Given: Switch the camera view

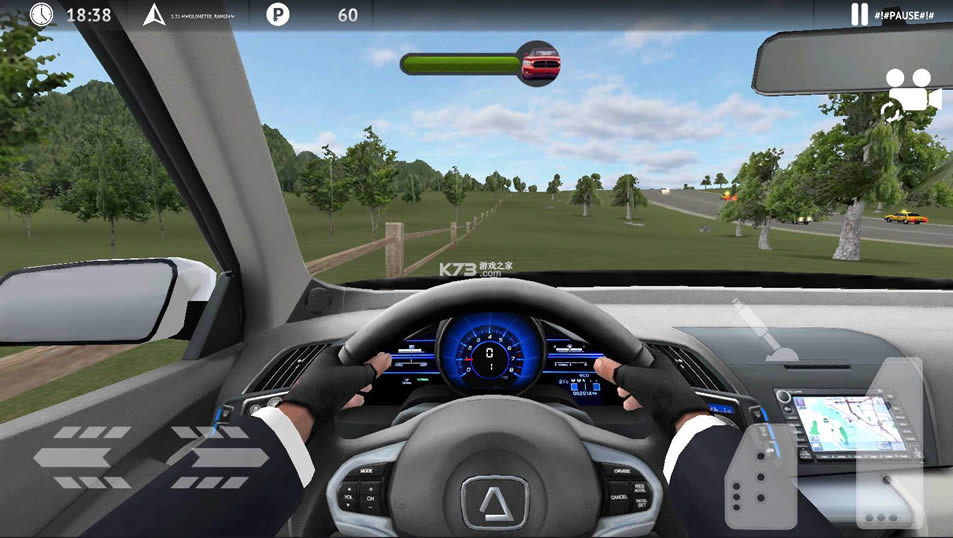Looking at the screenshot, I should (911, 94).
